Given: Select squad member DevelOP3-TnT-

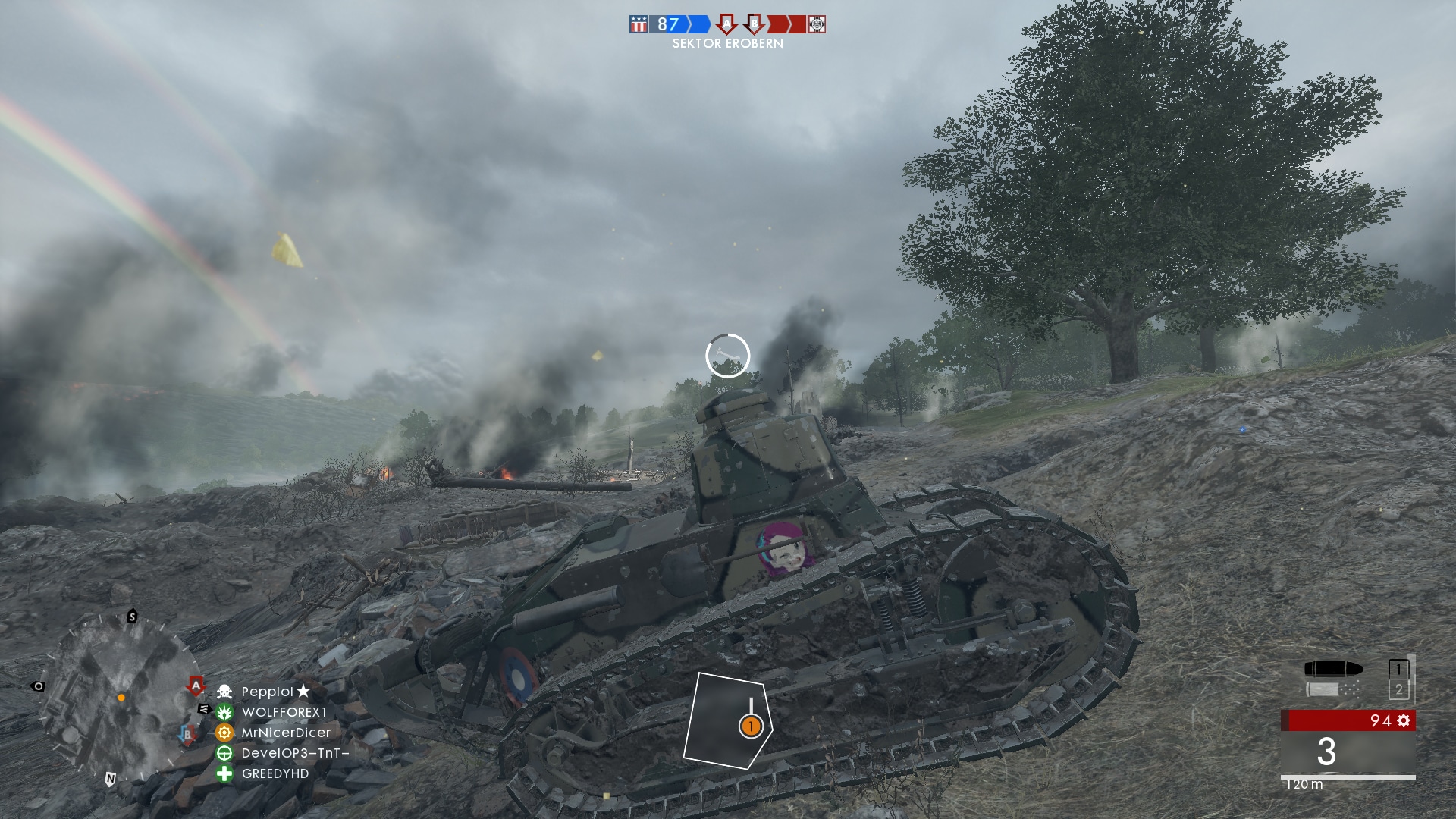Looking at the screenshot, I should 295,753.
